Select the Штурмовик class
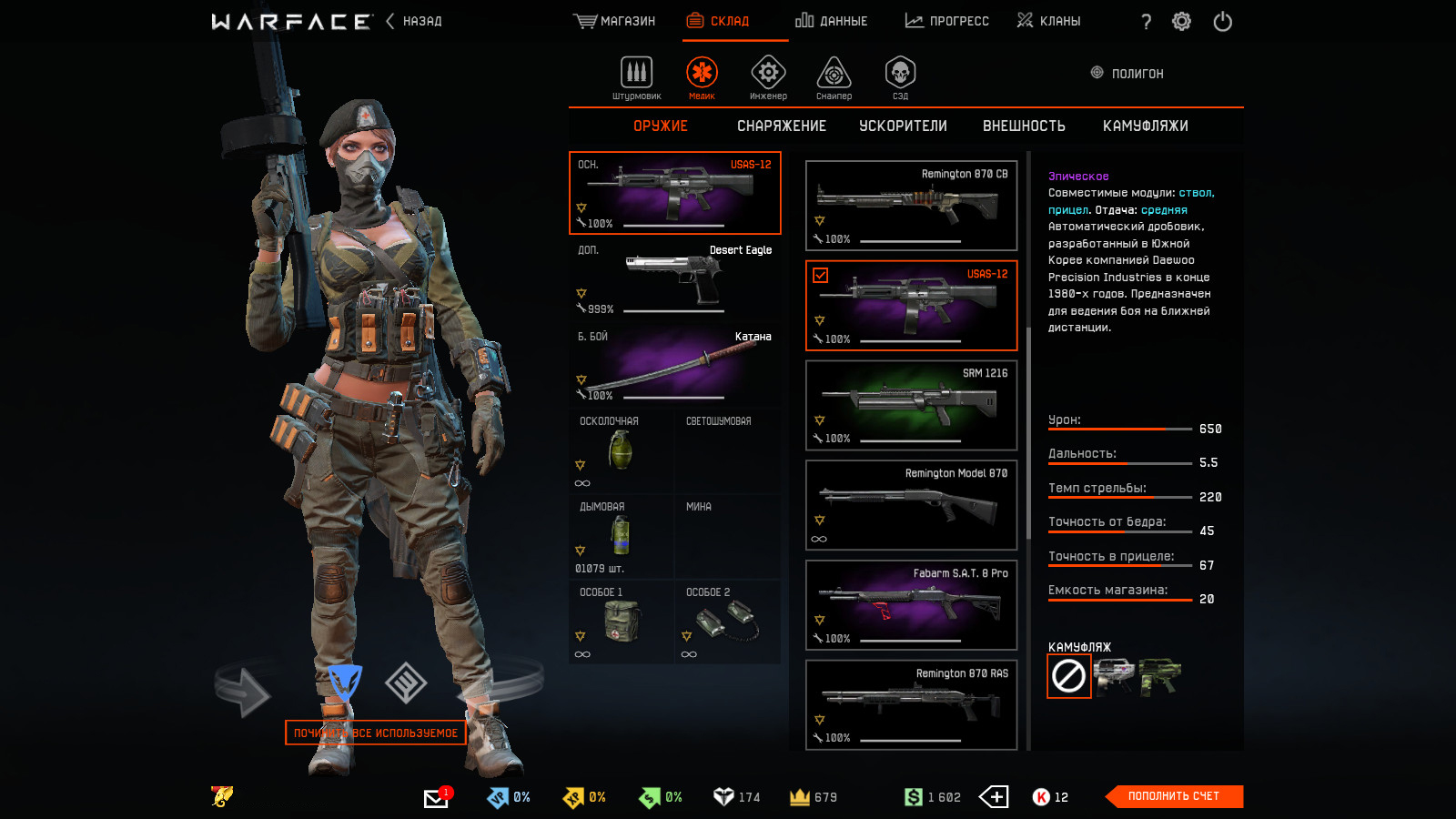 click(636, 77)
